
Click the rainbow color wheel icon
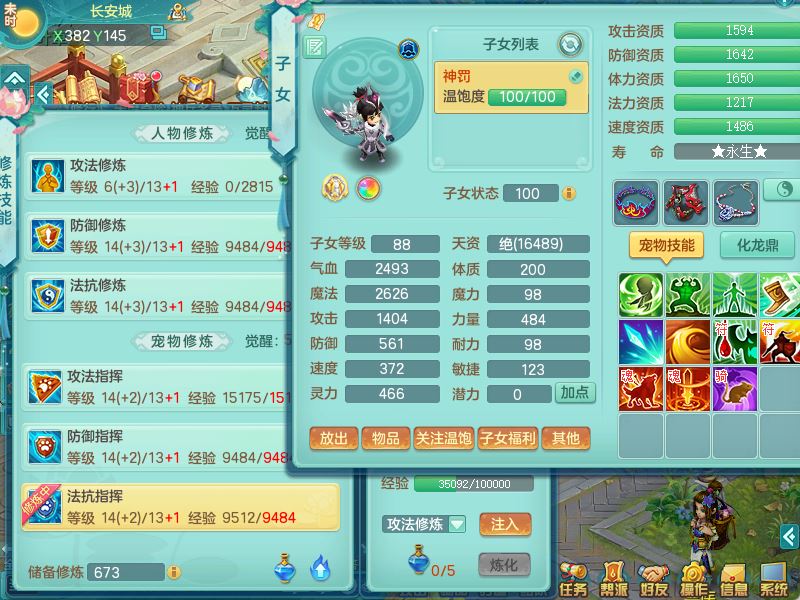(x=368, y=187)
